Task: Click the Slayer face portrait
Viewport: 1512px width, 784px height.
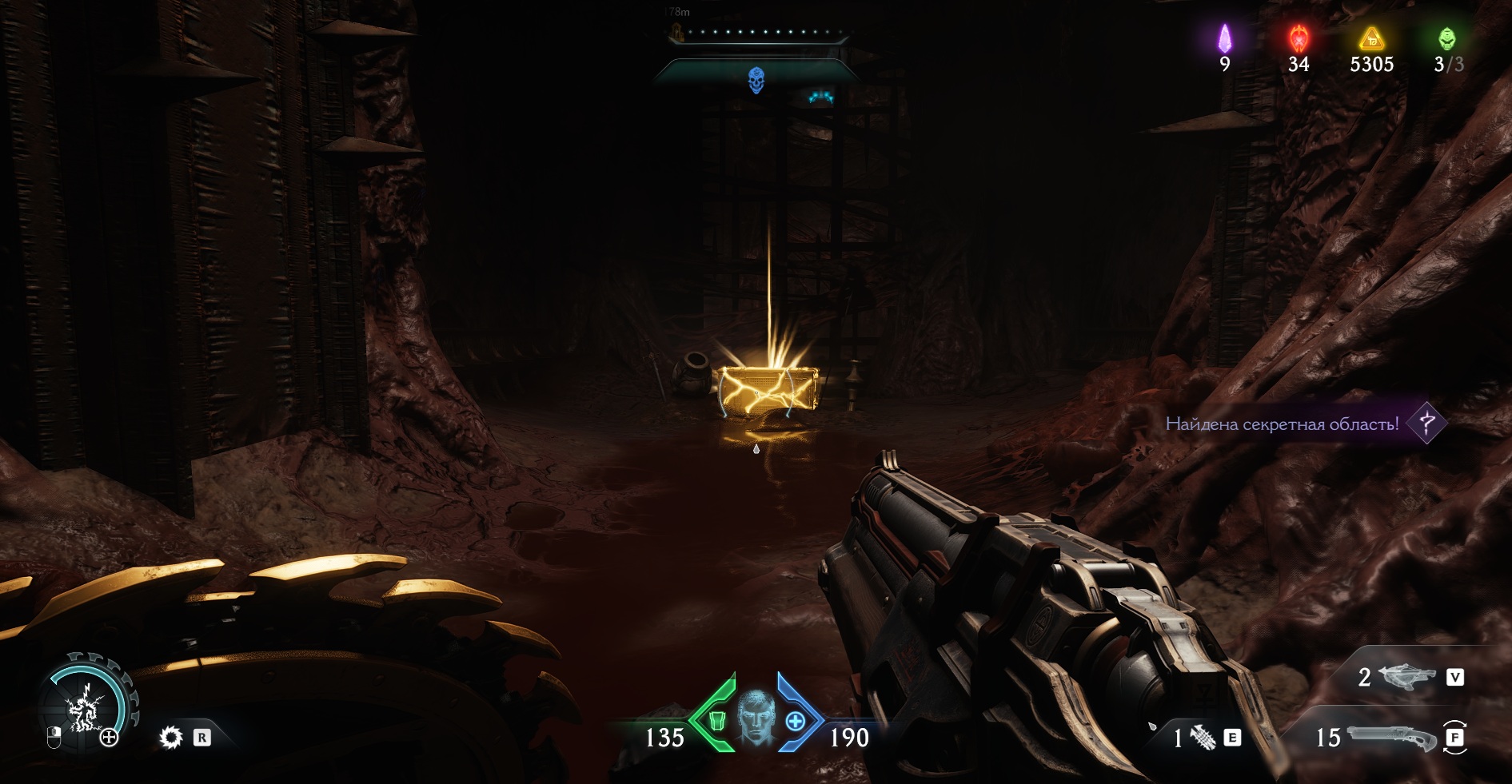Action: coord(756,716)
